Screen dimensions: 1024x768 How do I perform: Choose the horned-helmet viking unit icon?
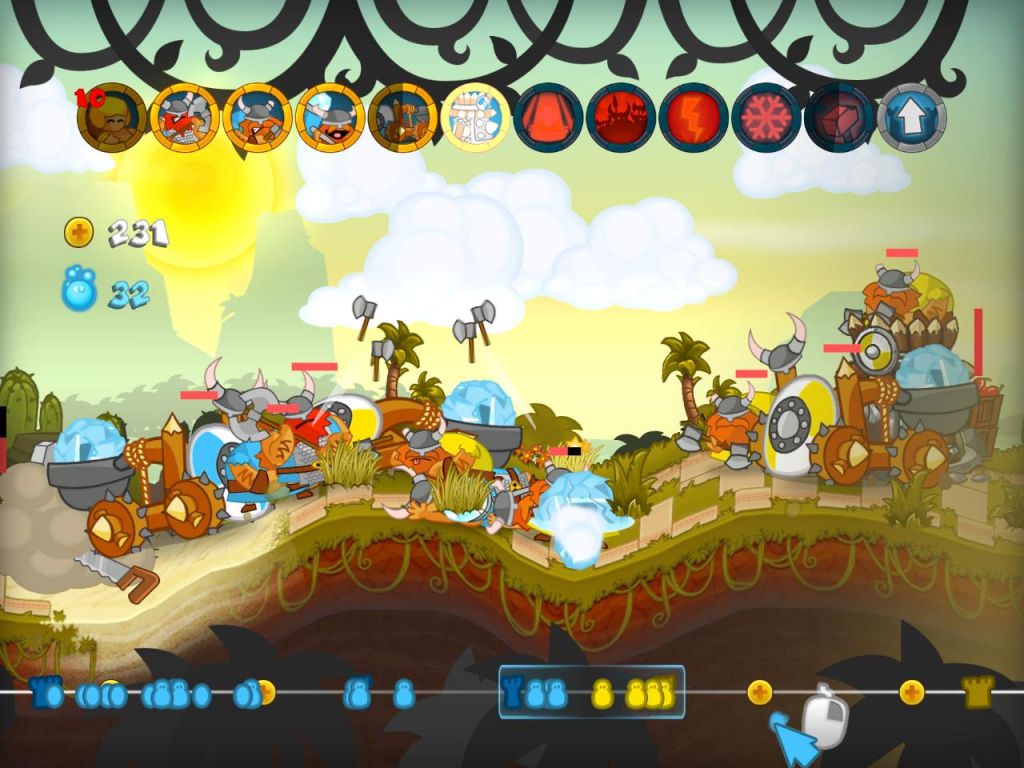tap(257, 117)
